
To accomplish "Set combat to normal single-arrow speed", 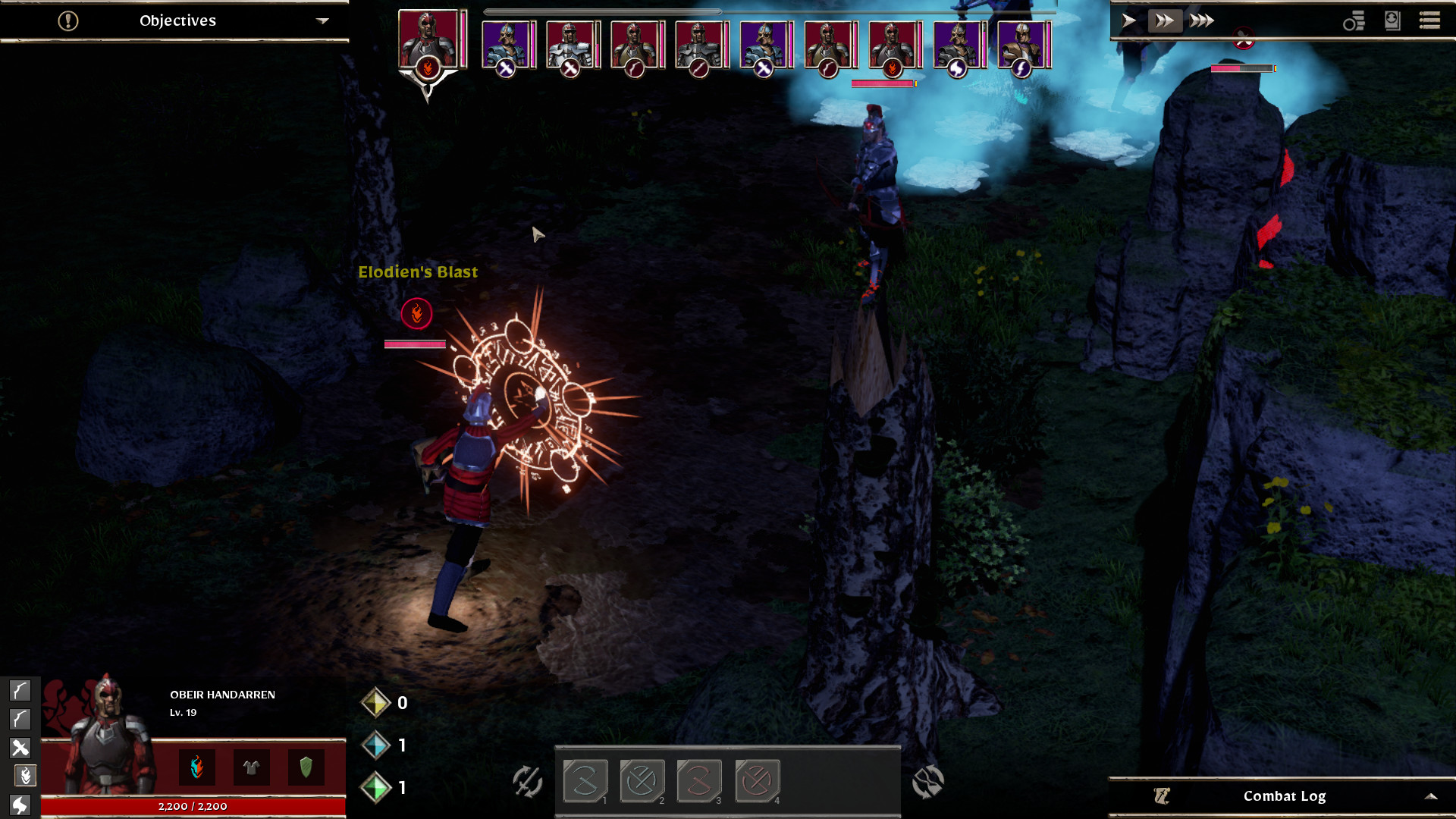I will point(1128,20).
